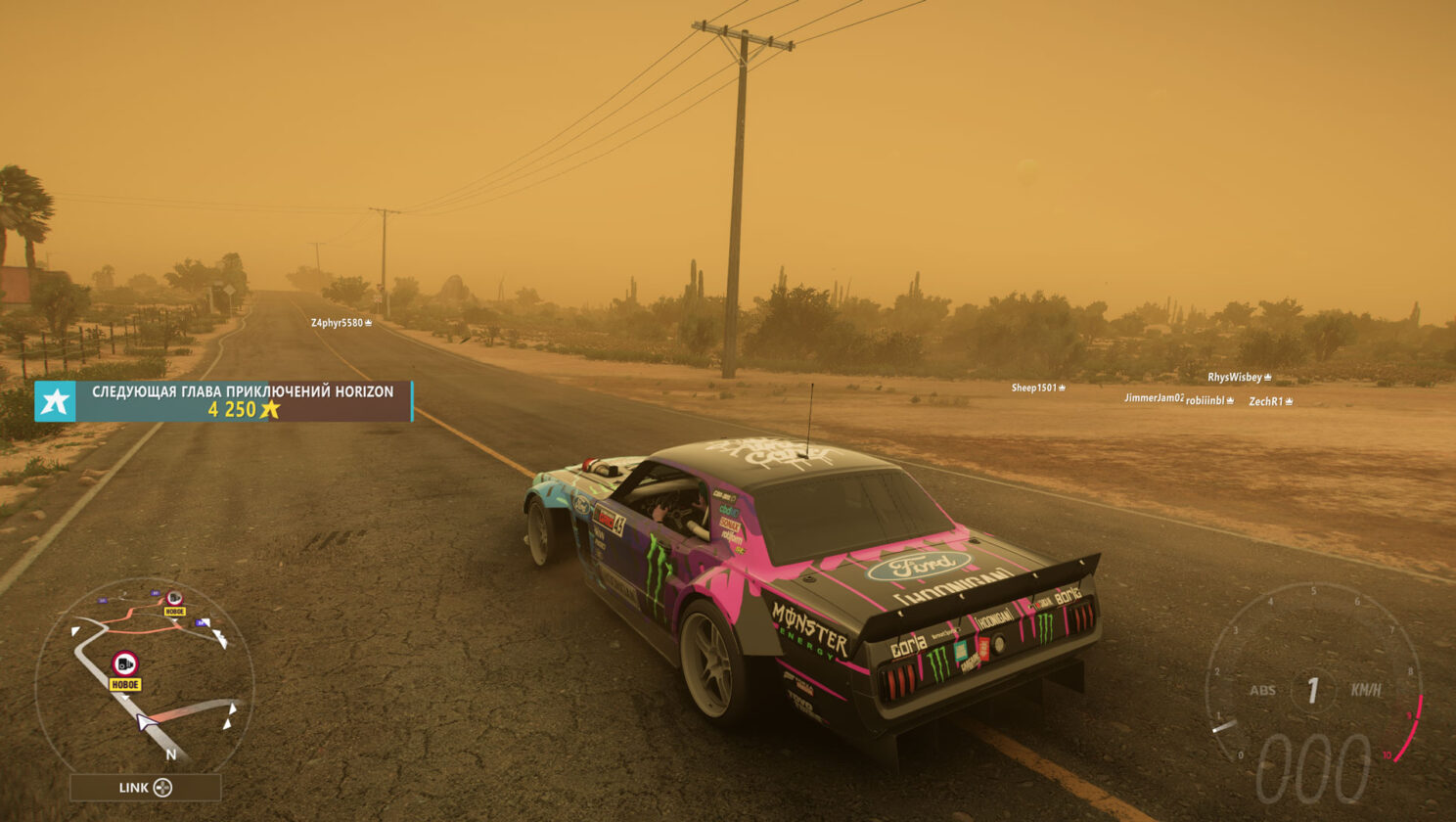1456x822 pixels.
Task: Open the circular minimap
Action: point(145,675)
